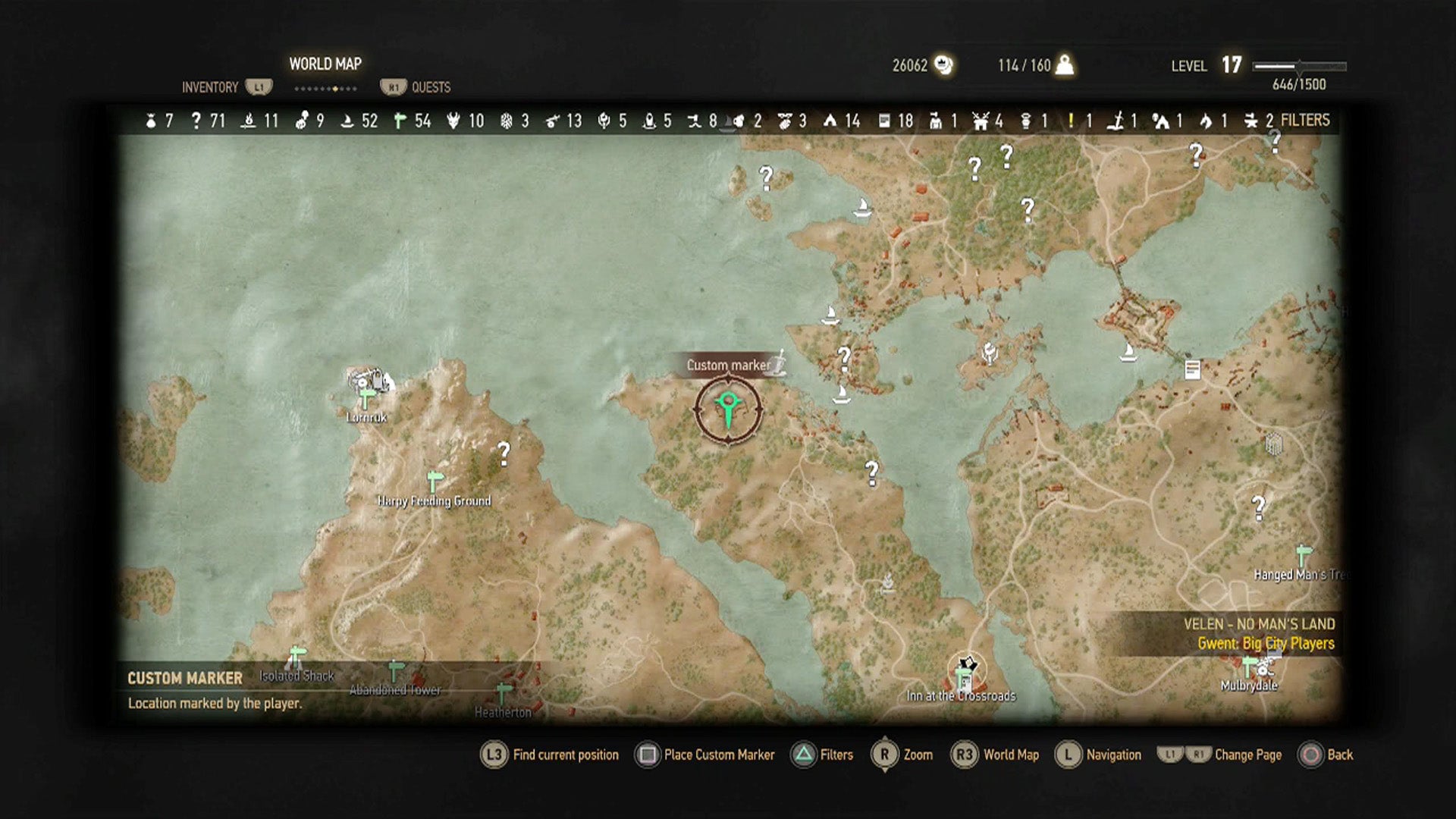Toggle the harbor boat filter showing 52

[x=359, y=121]
